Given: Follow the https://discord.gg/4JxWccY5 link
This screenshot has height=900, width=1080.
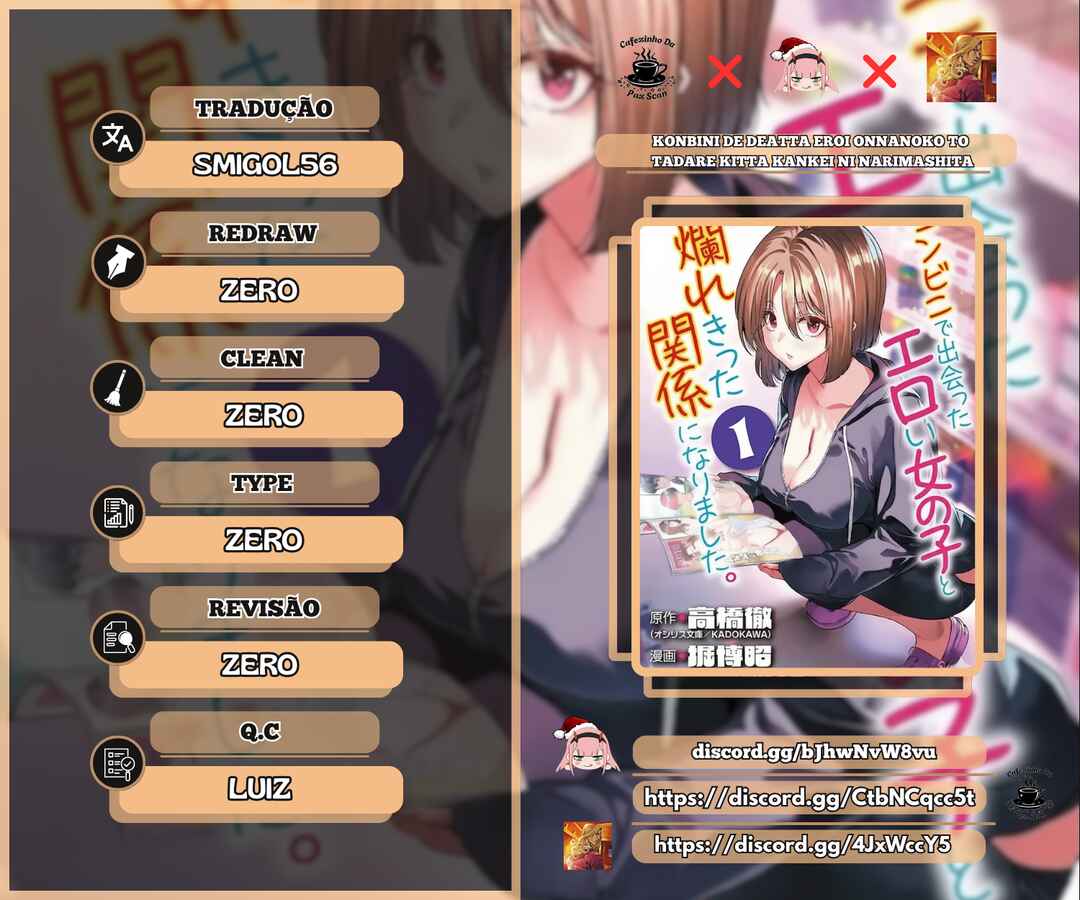Looking at the screenshot, I should coord(802,845).
